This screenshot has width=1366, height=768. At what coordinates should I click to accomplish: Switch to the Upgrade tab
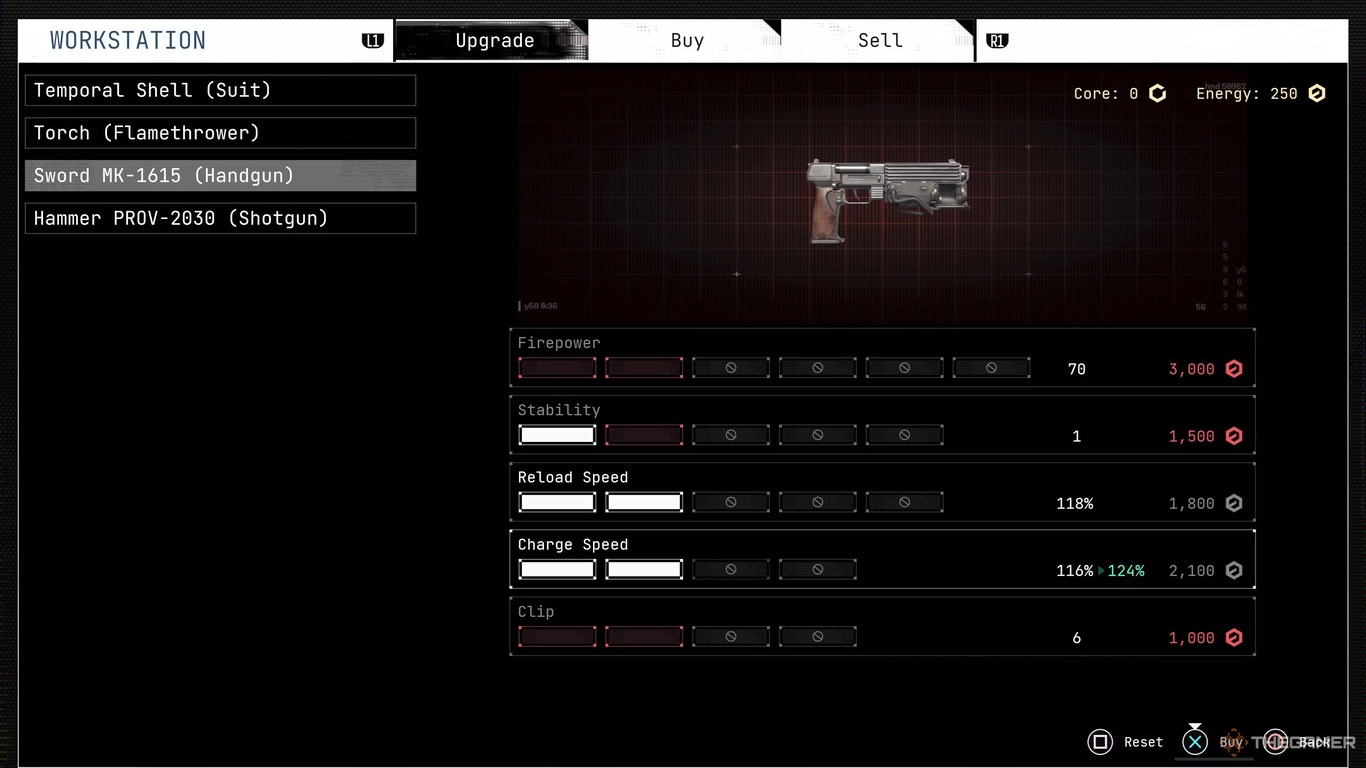click(x=494, y=41)
